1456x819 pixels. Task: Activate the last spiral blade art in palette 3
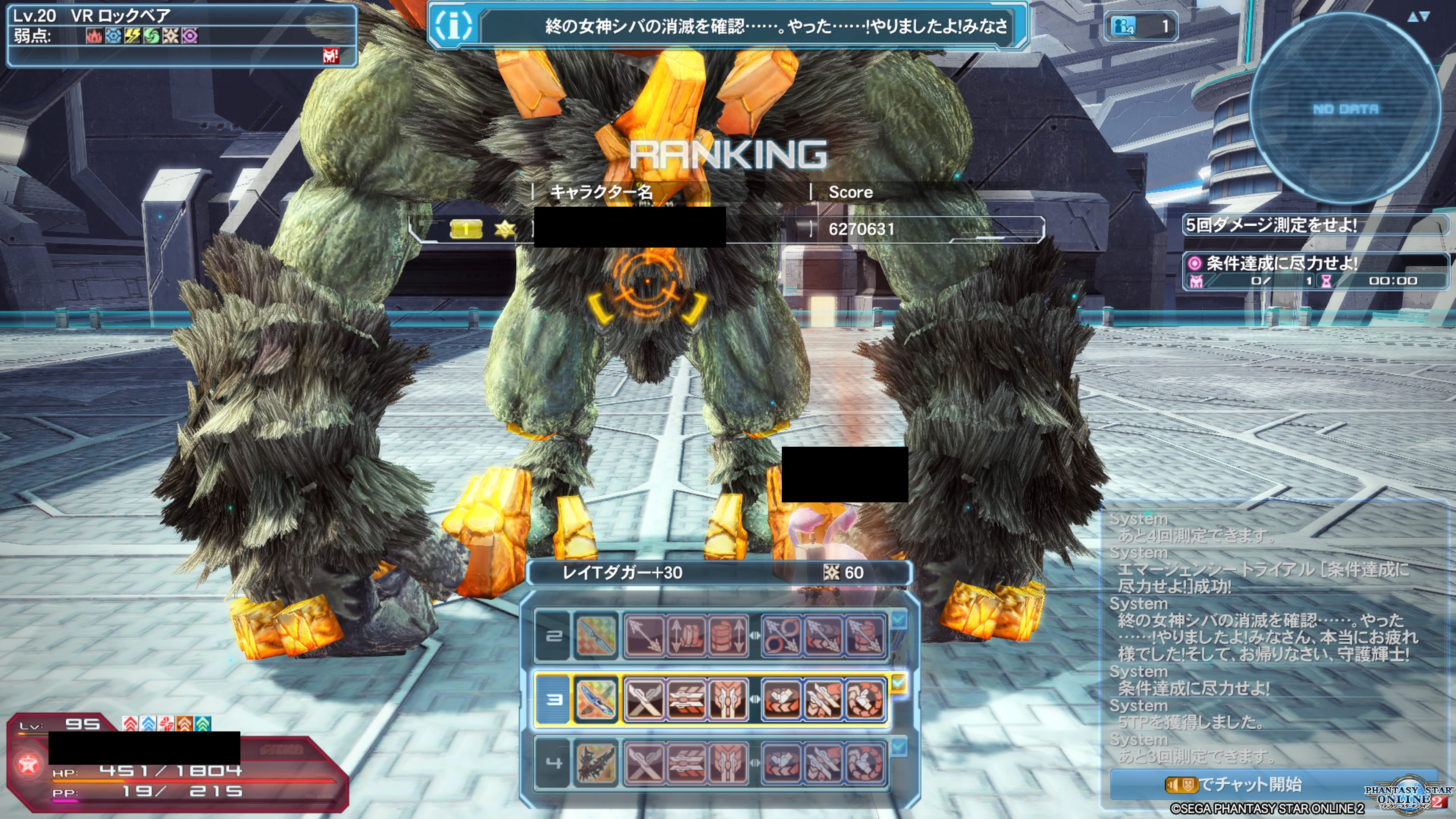(864, 700)
